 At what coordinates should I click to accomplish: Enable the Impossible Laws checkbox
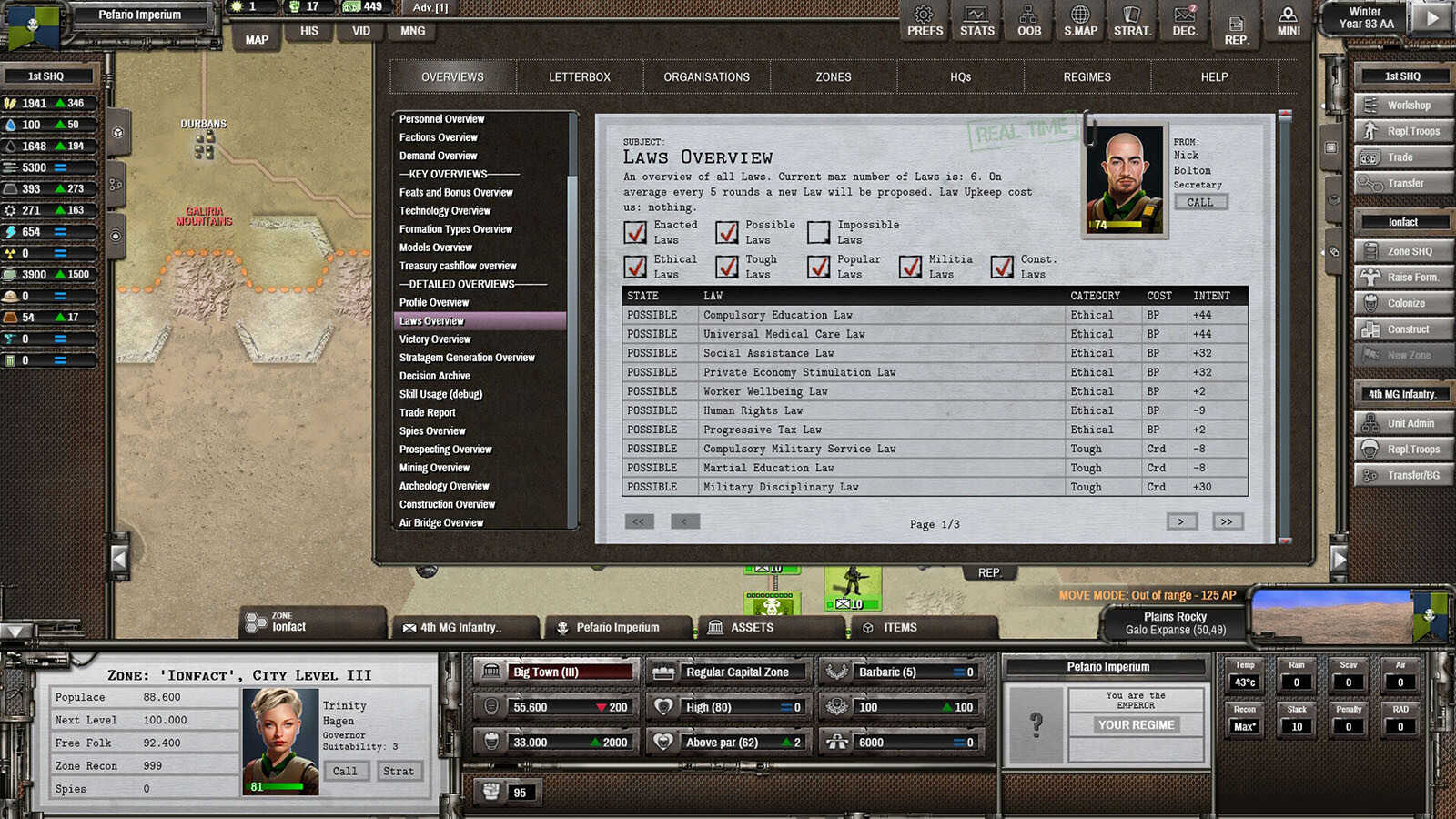[x=819, y=232]
